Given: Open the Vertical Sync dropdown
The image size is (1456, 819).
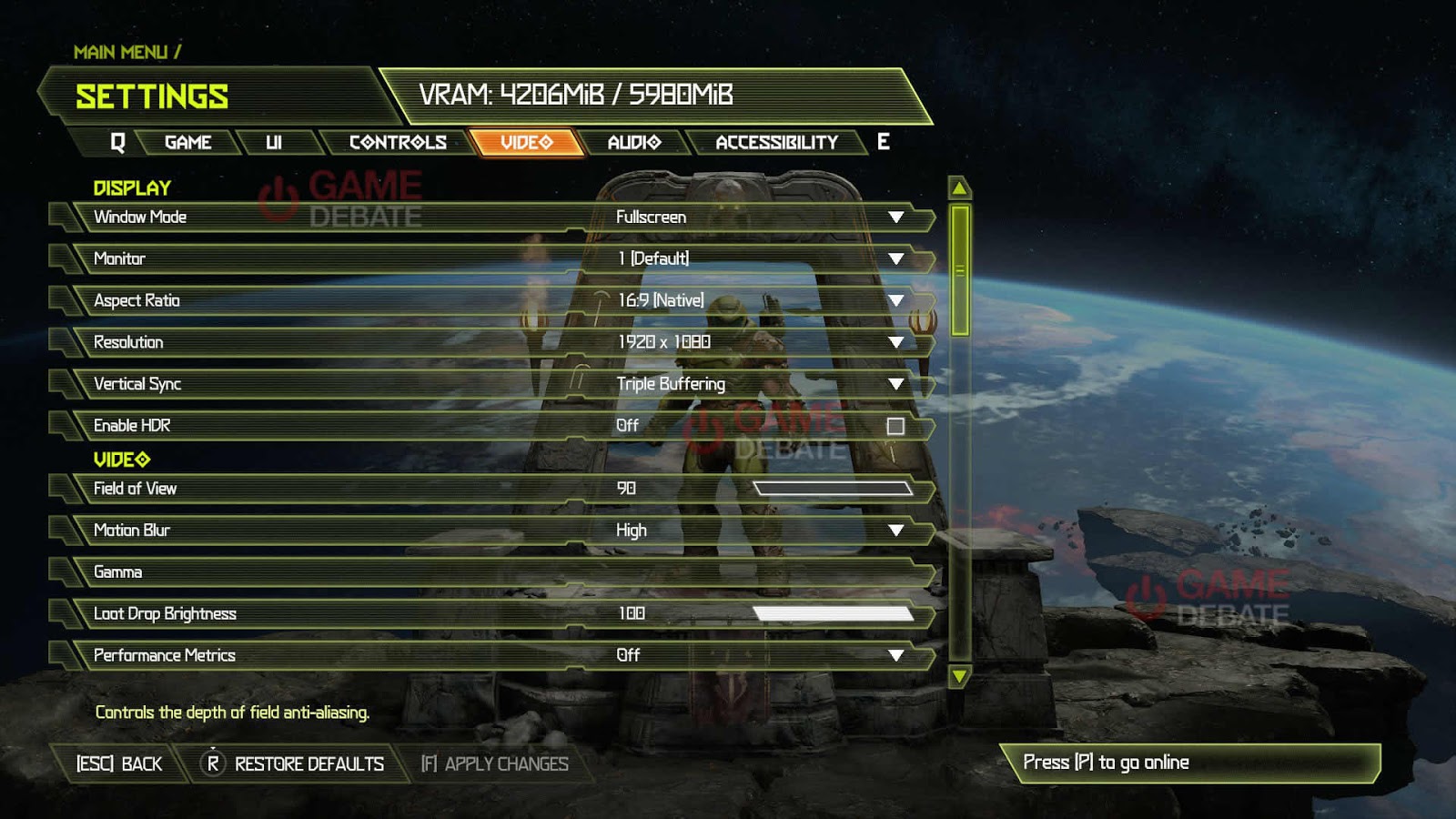Looking at the screenshot, I should tap(897, 383).
